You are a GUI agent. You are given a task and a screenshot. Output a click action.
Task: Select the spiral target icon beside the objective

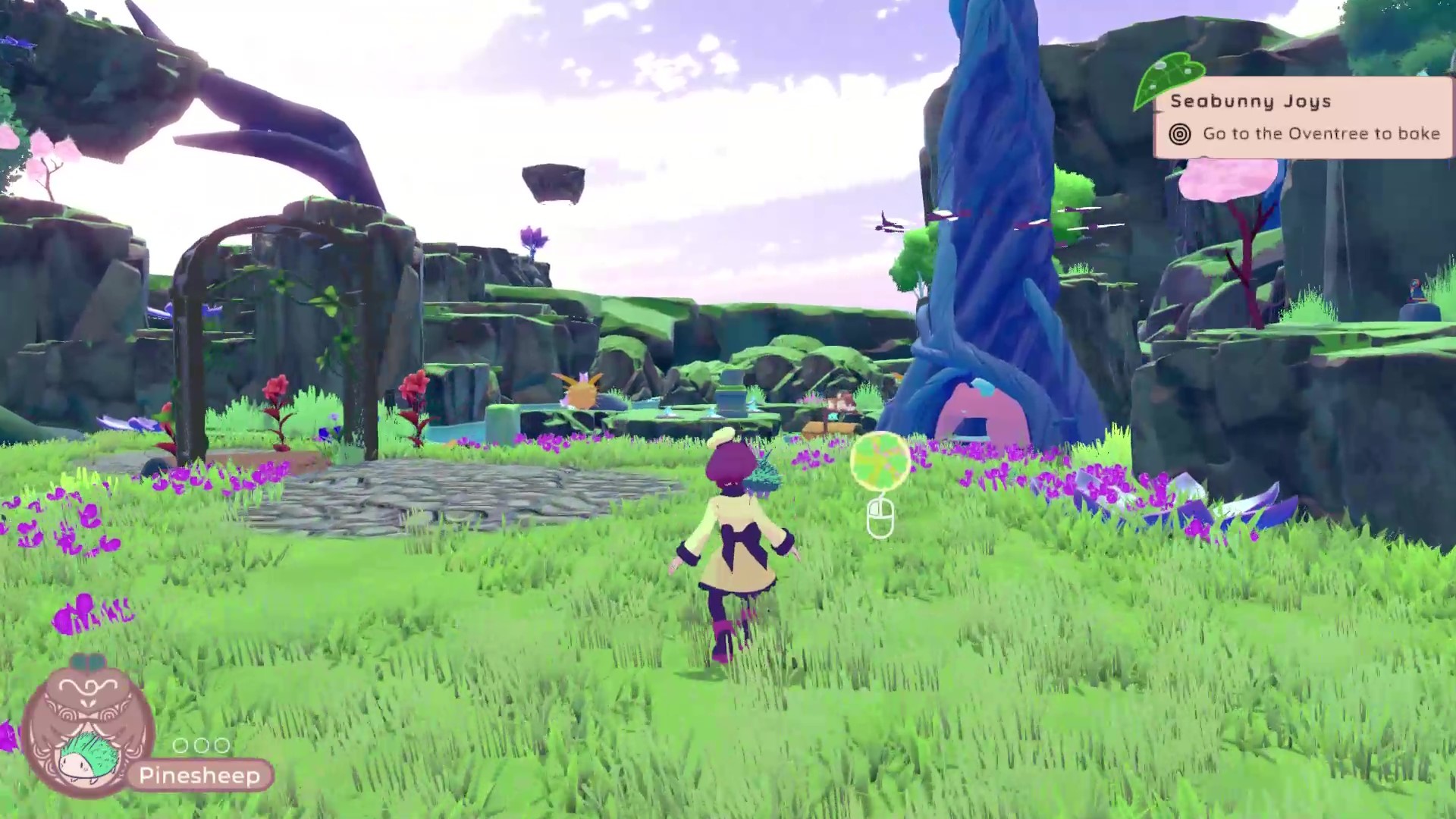[x=1178, y=133]
